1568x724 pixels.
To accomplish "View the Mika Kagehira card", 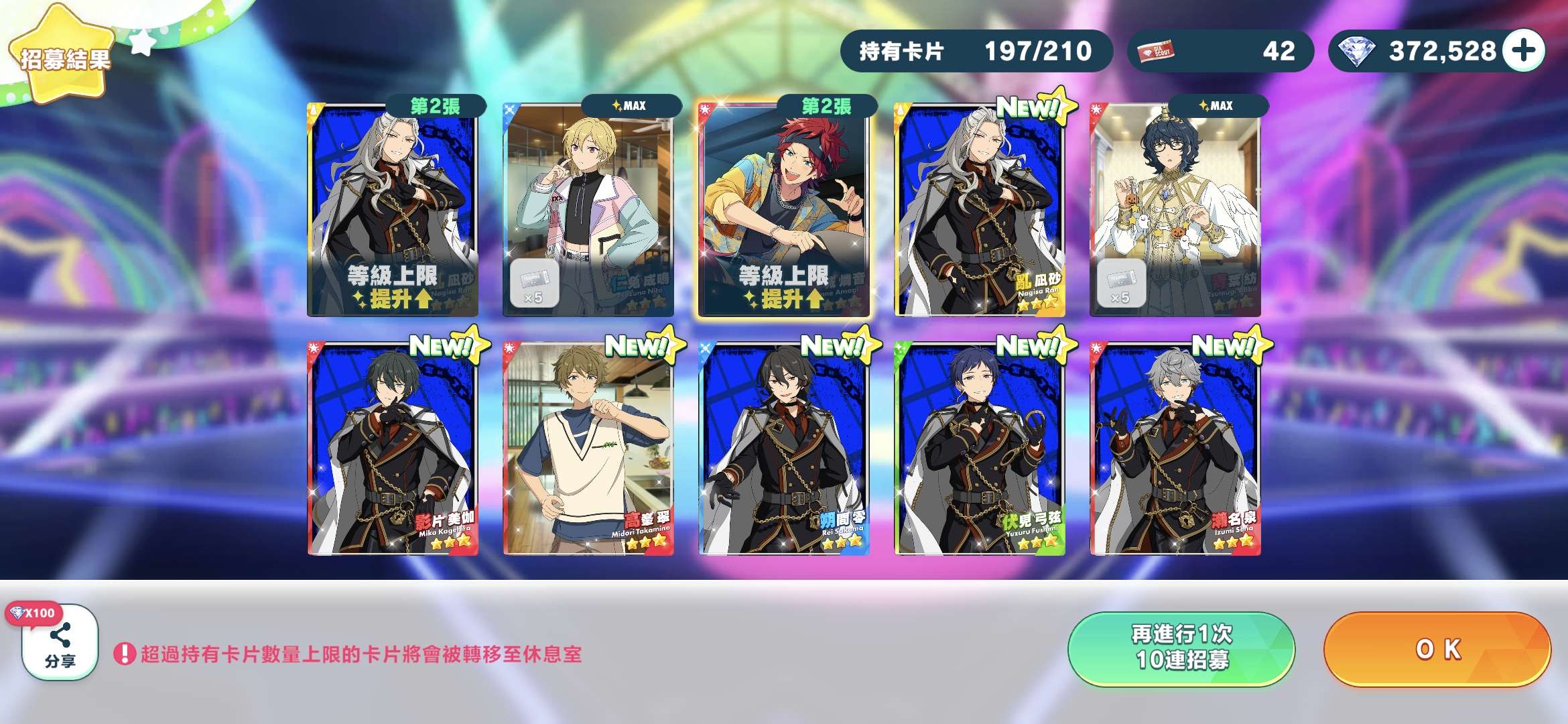I will [x=393, y=449].
